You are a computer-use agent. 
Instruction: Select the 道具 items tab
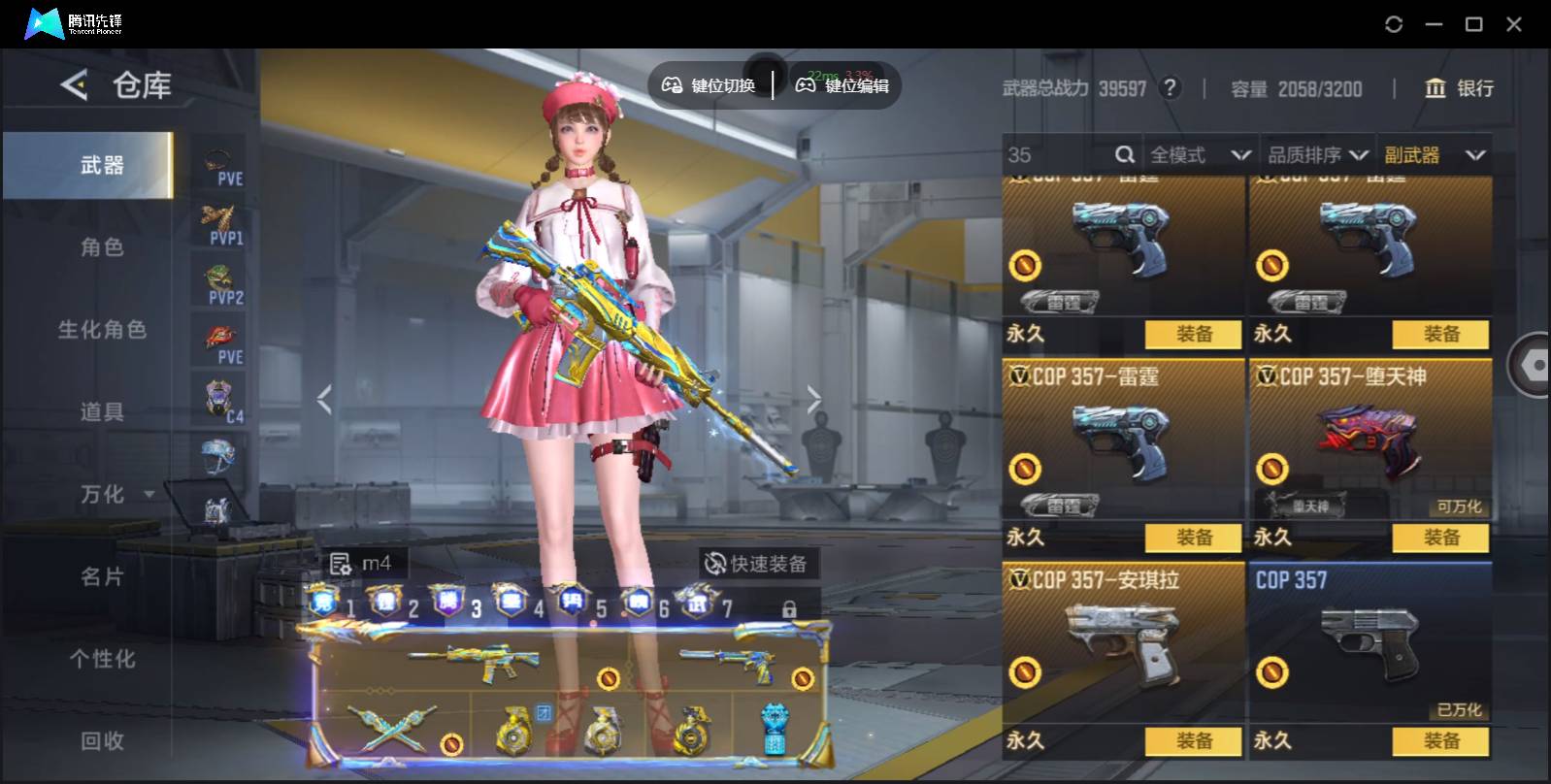point(102,412)
